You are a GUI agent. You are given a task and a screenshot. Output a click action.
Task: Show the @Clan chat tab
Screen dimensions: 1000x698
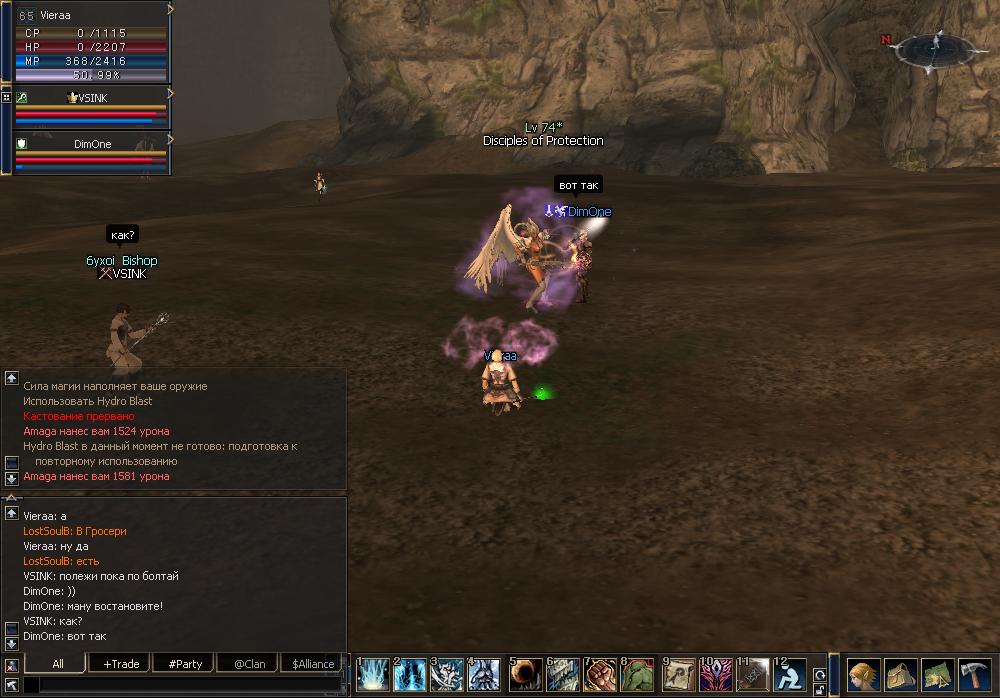pos(249,664)
